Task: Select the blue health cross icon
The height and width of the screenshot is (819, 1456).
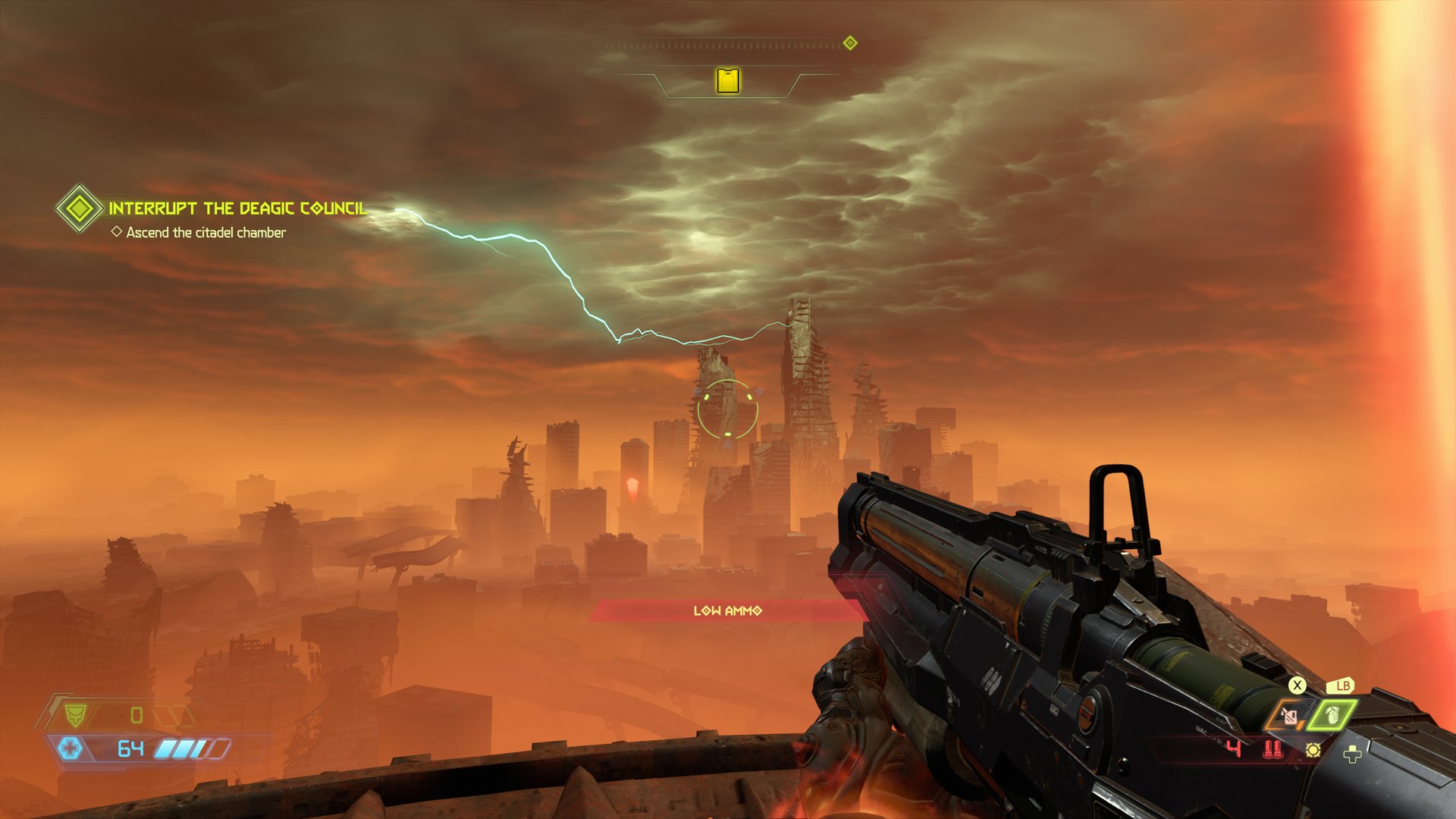Action: click(x=70, y=749)
